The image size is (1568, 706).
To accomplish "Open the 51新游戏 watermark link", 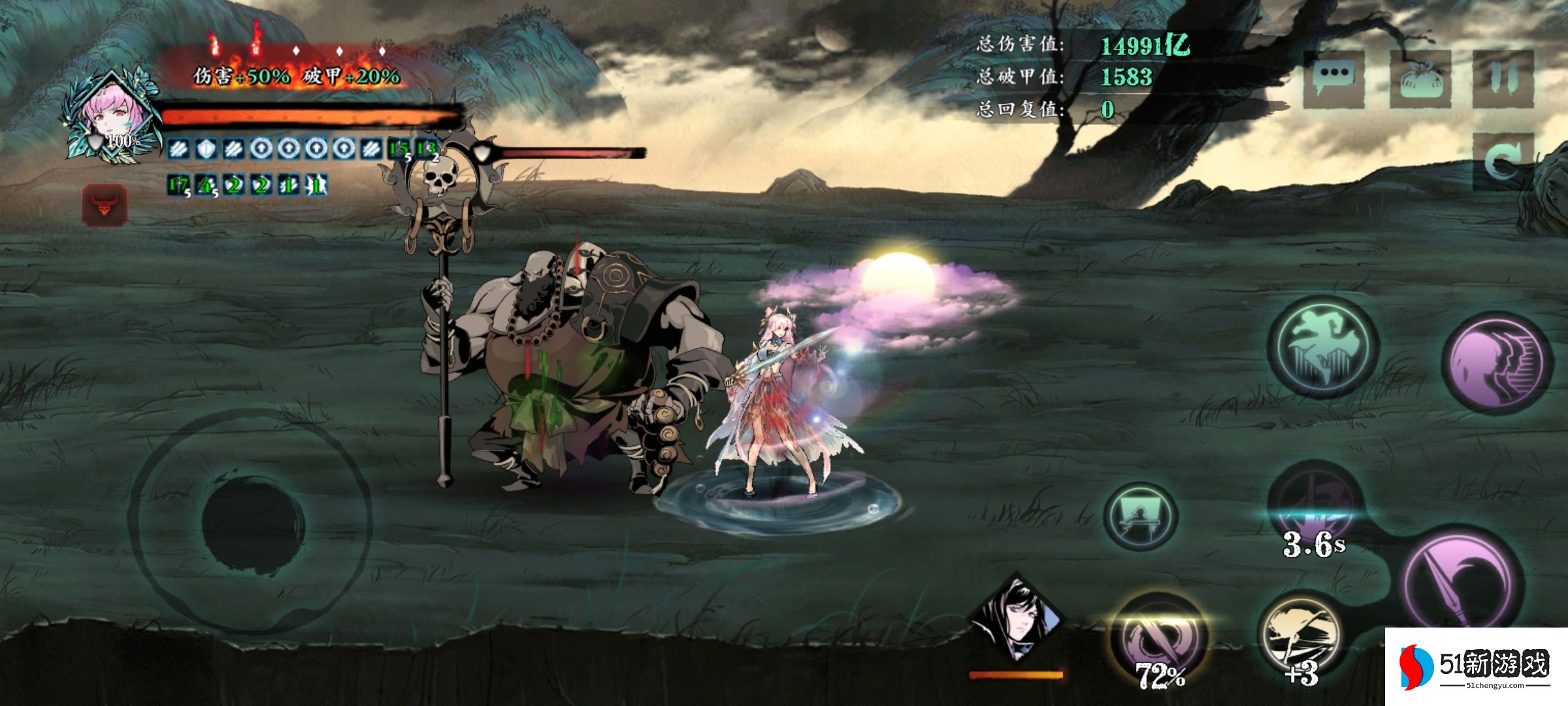I will click(1477, 667).
